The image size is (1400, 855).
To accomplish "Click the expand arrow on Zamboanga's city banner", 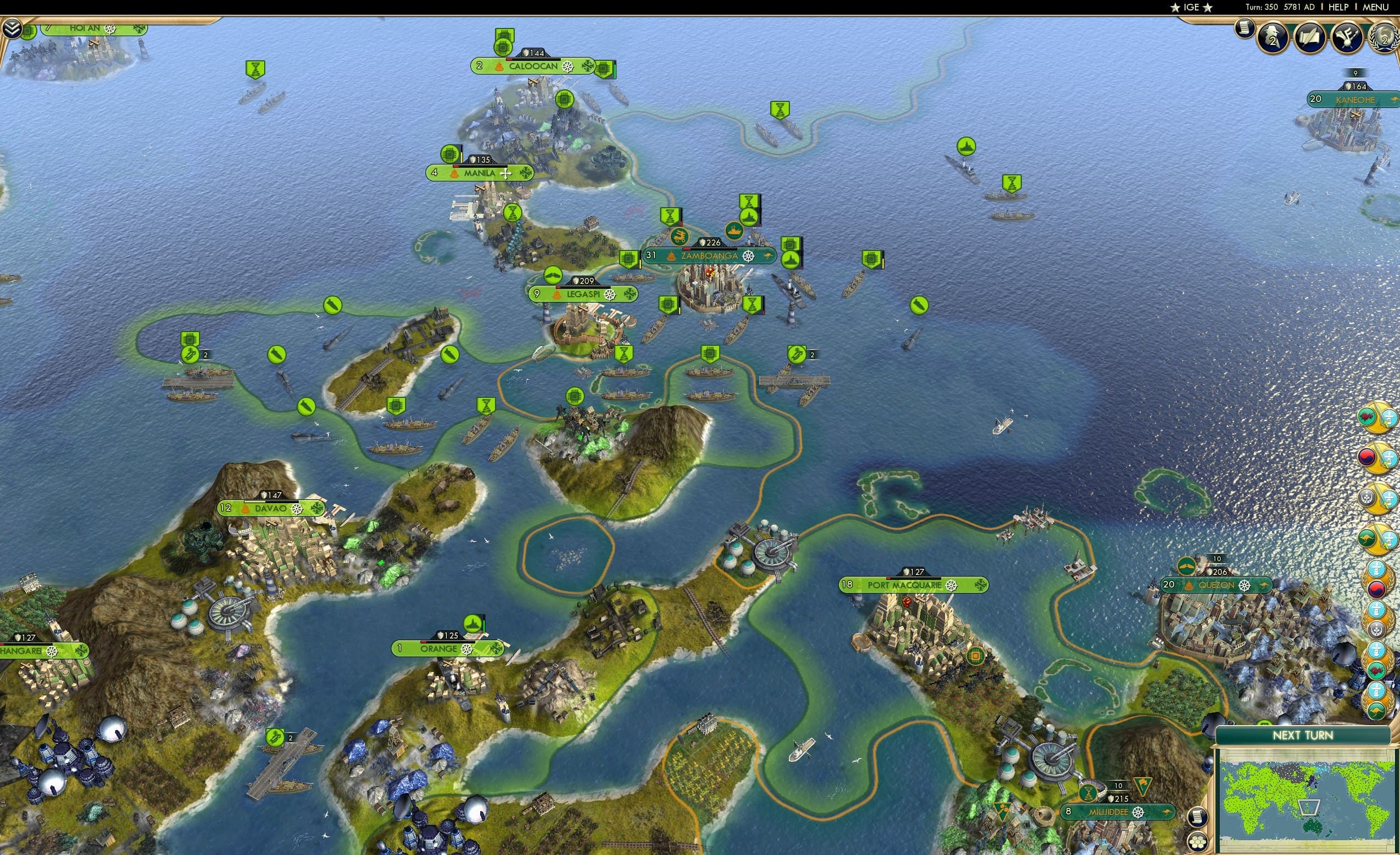I will coord(769,256).
